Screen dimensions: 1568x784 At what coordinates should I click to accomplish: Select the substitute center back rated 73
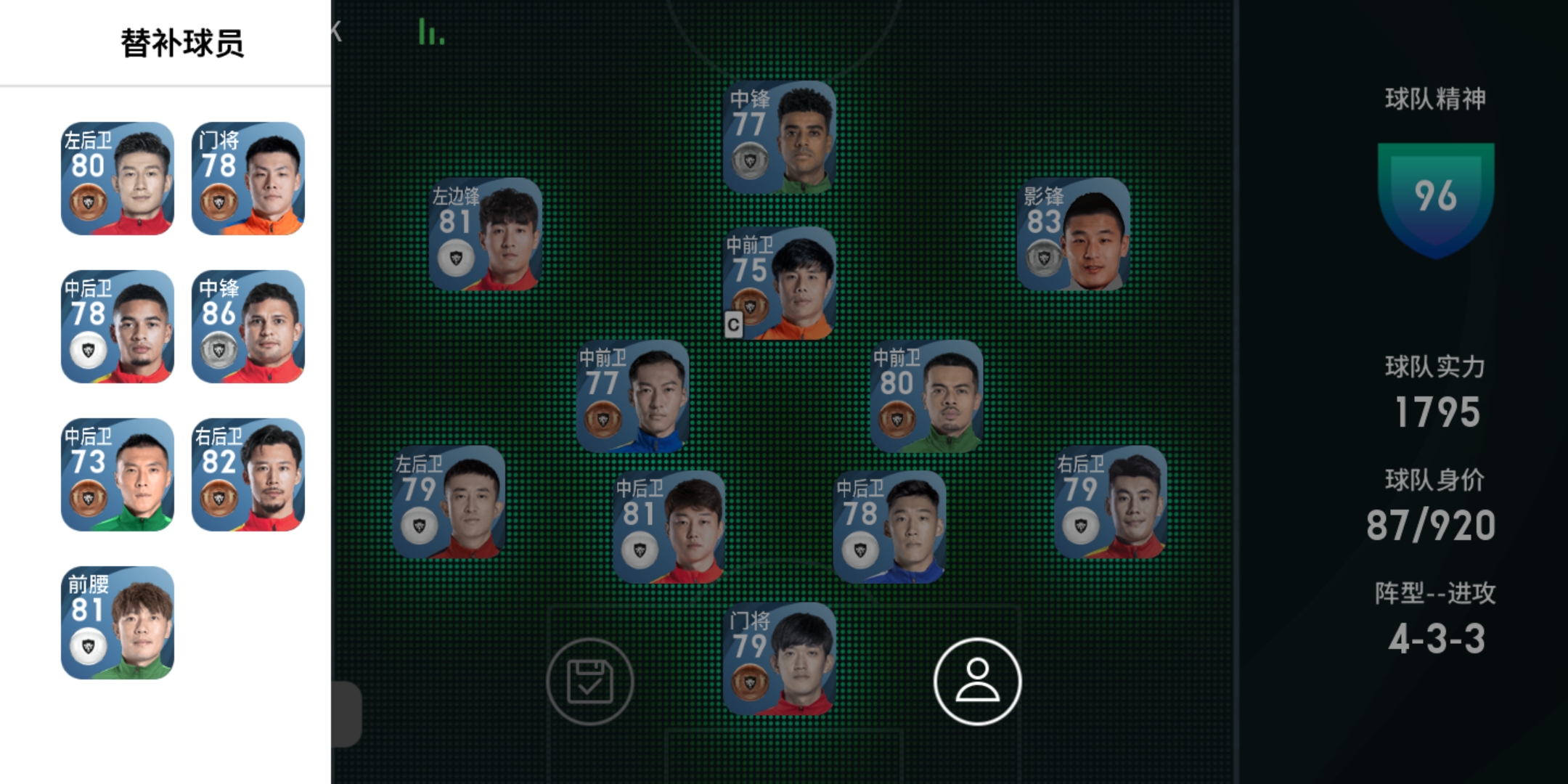[118, 475]
